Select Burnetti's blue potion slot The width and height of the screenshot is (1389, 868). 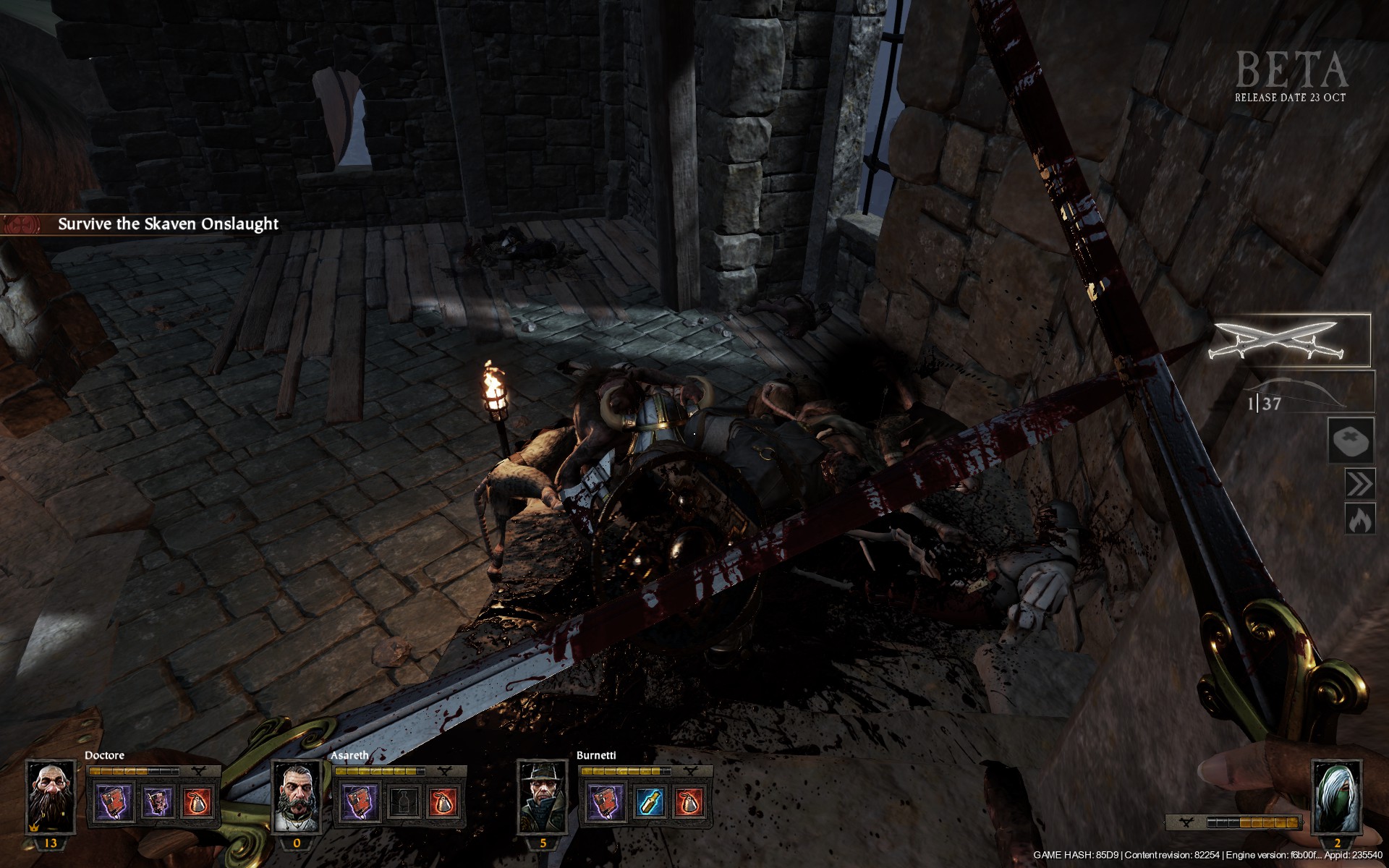pyautogui.click(x=649, y=803)
